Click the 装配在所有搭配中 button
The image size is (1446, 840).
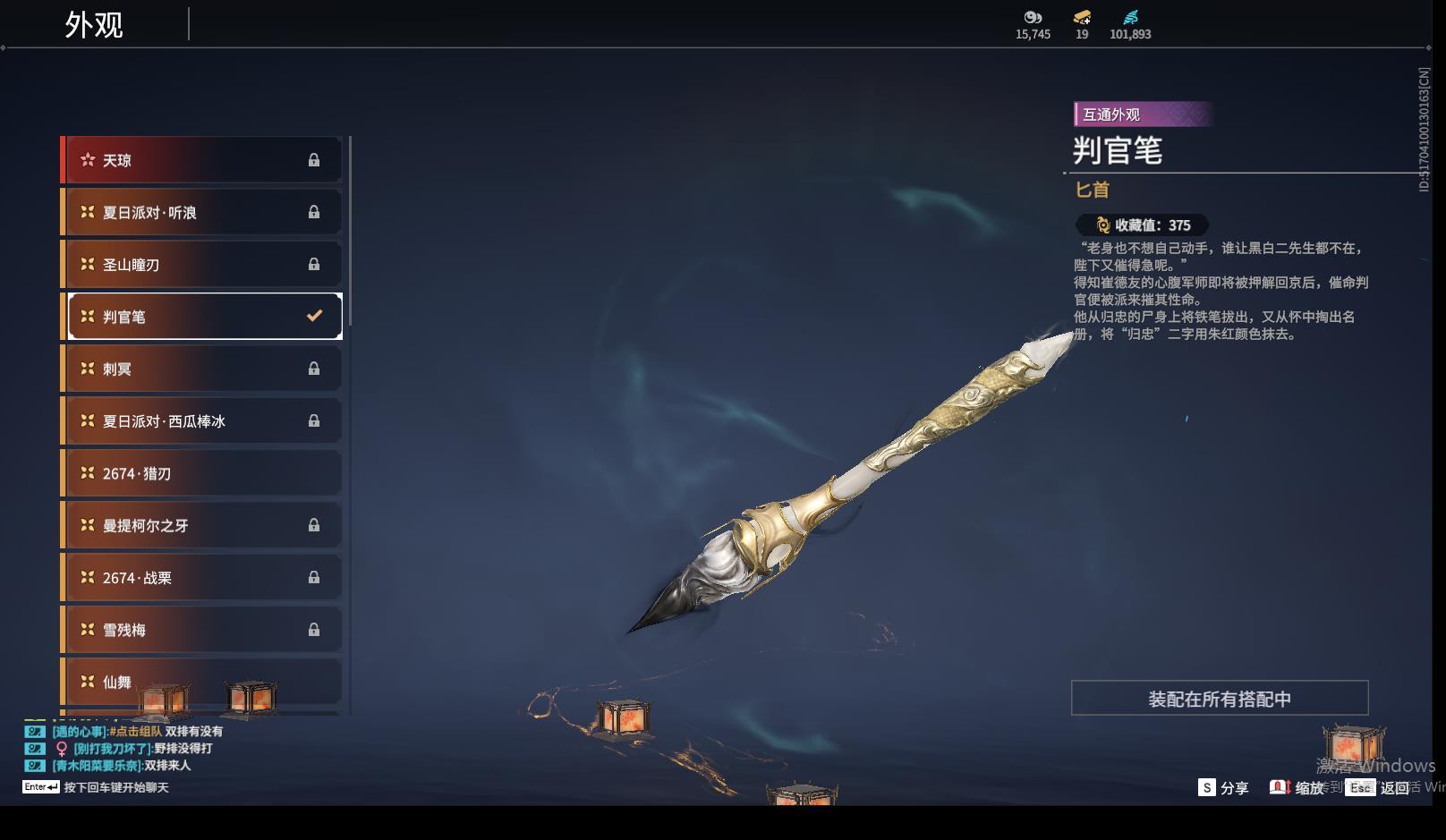[1219, 699]
